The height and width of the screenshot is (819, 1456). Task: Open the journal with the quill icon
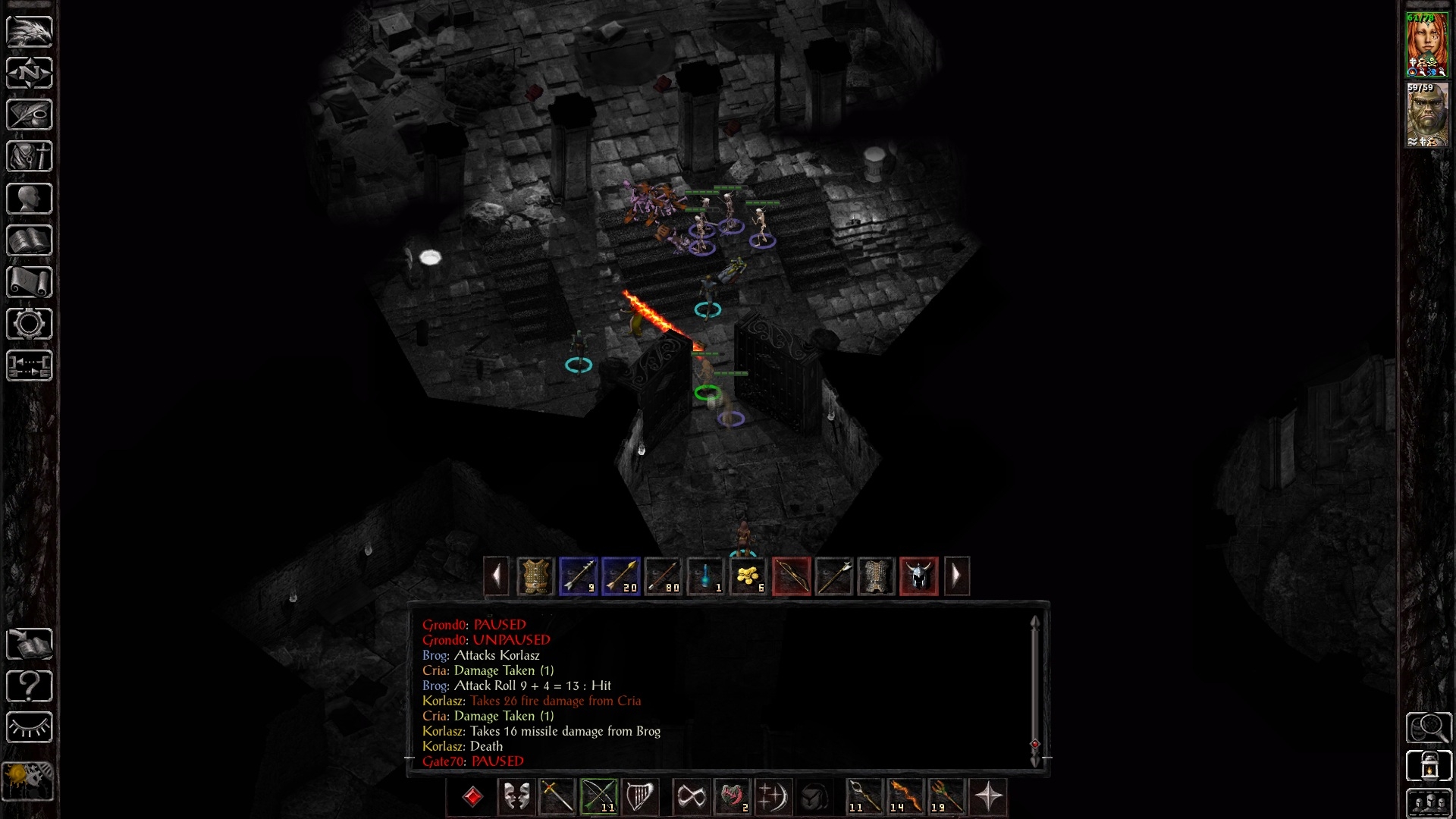30,115
